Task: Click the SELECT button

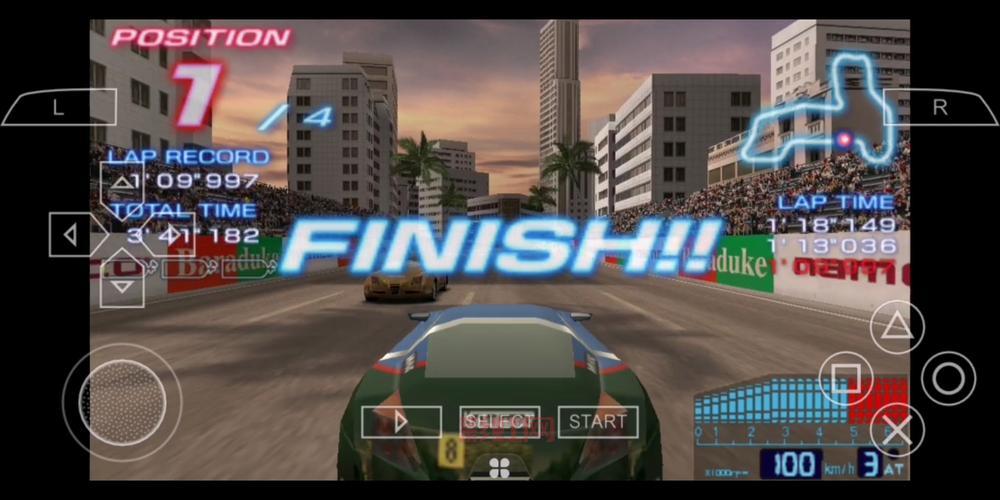Action: coord(499,422)
